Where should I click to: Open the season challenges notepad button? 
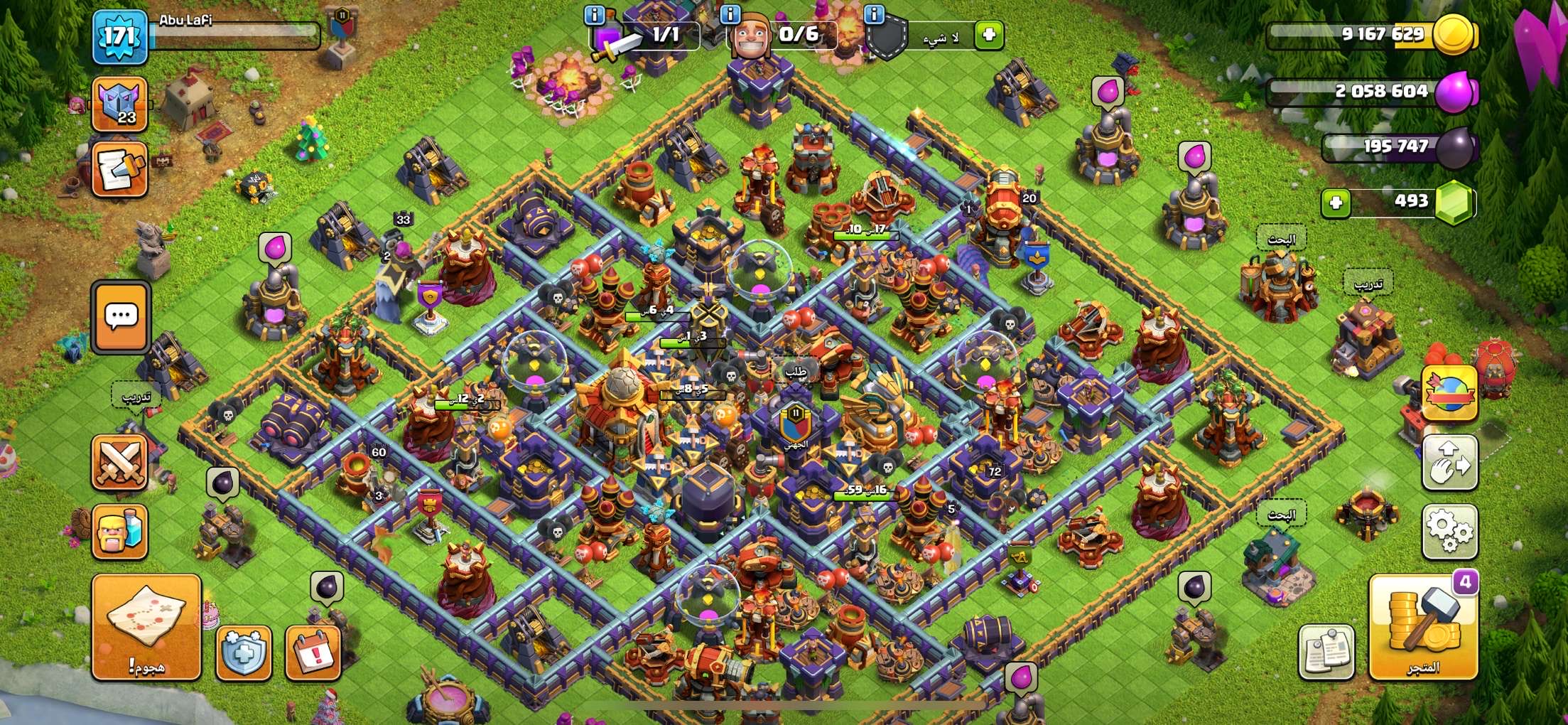[x=119, y=169]
